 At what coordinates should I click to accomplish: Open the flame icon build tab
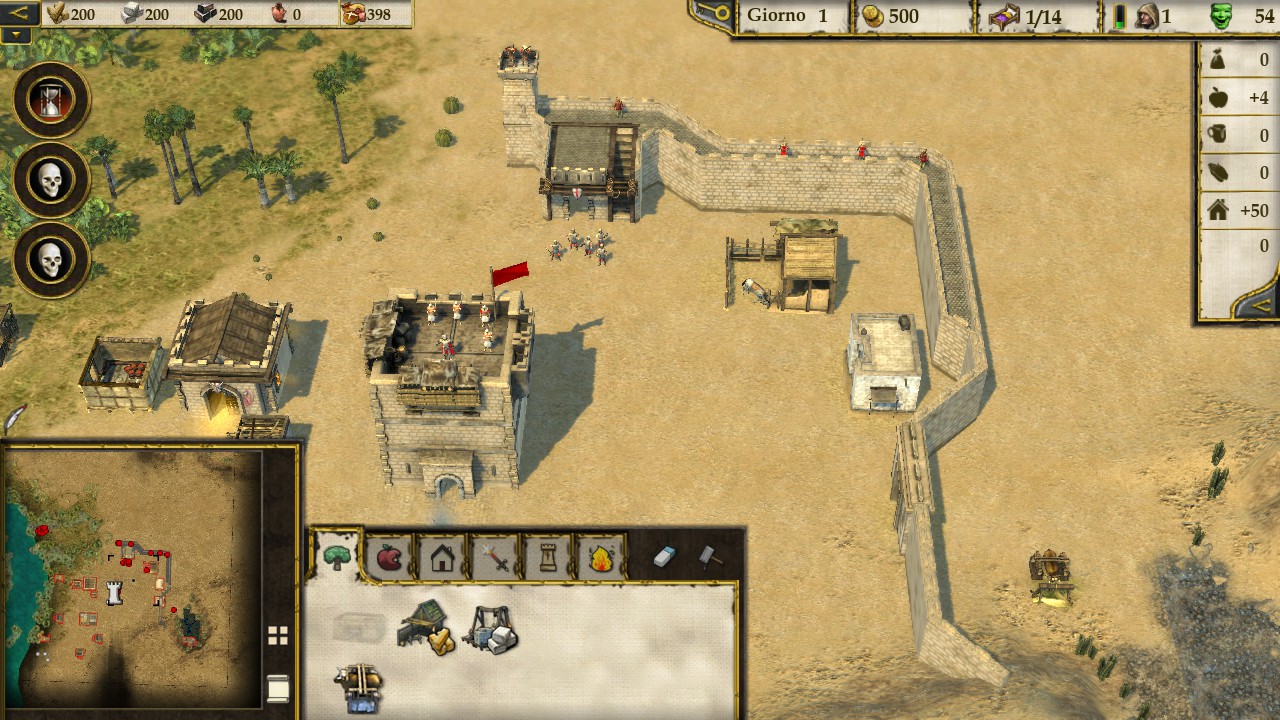point(601,557)
